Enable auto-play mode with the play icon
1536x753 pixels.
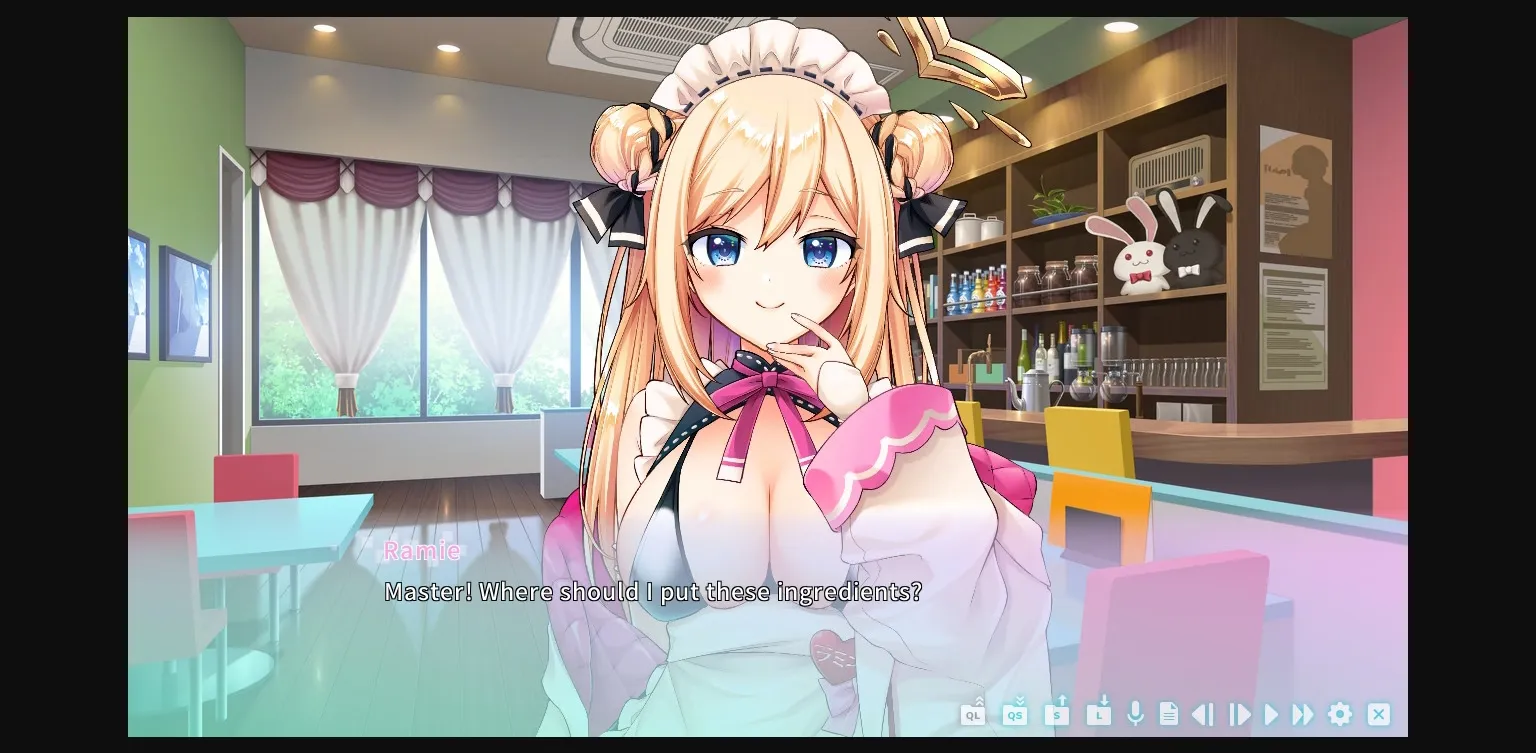coord(1270,715)
